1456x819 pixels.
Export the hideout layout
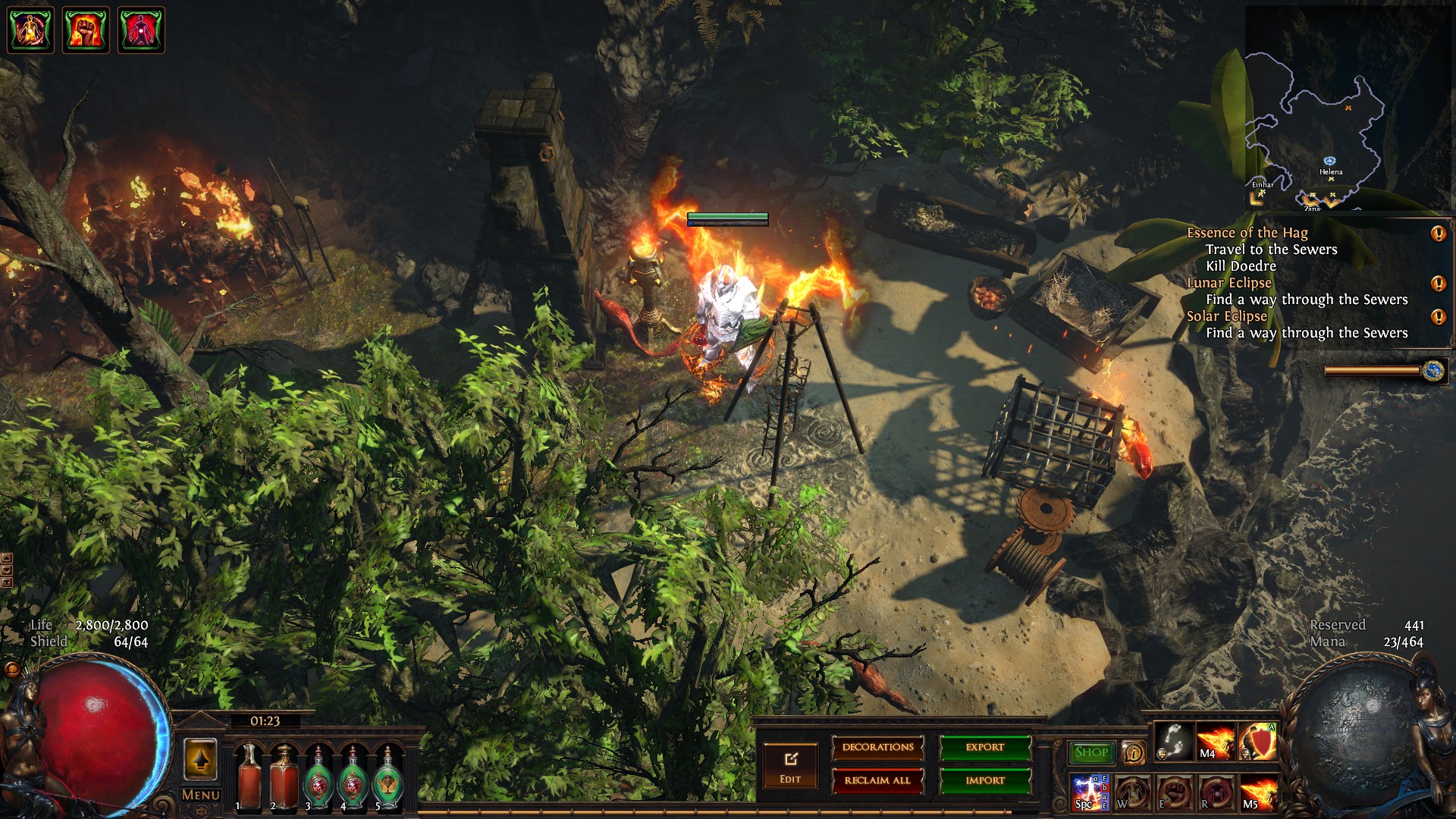[x=984, y=748]
